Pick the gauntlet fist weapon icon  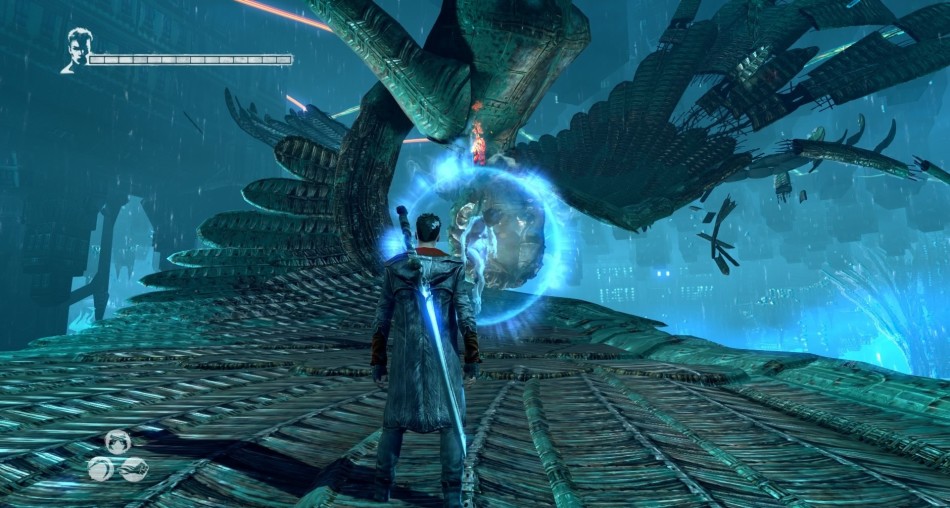tap(134, 469)
